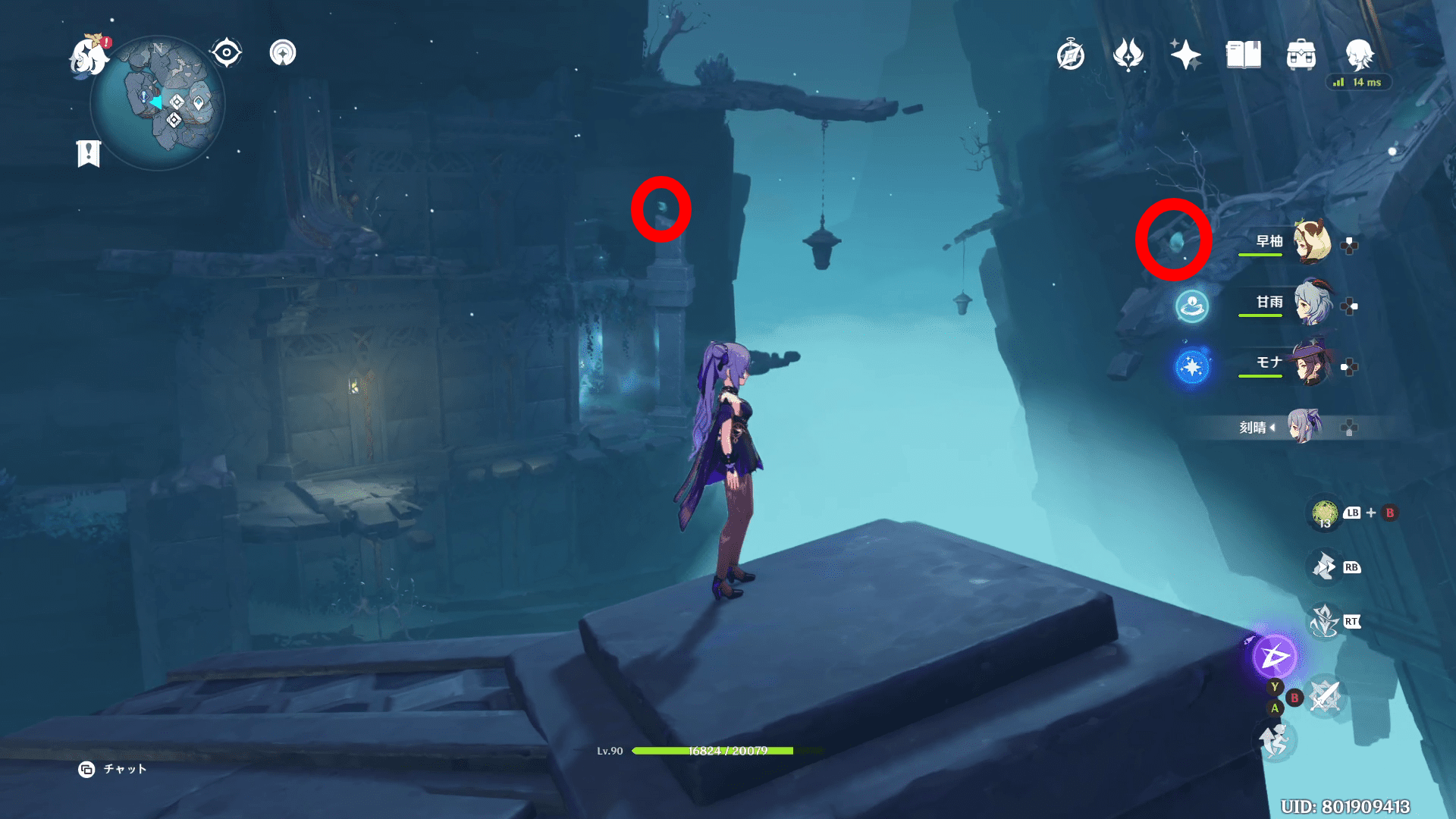Image resolution: width=1456 pixels, height=819 pixels.
Task: Activate Keqing's purple Elemental Burst
Action: tap(1274, 657)
